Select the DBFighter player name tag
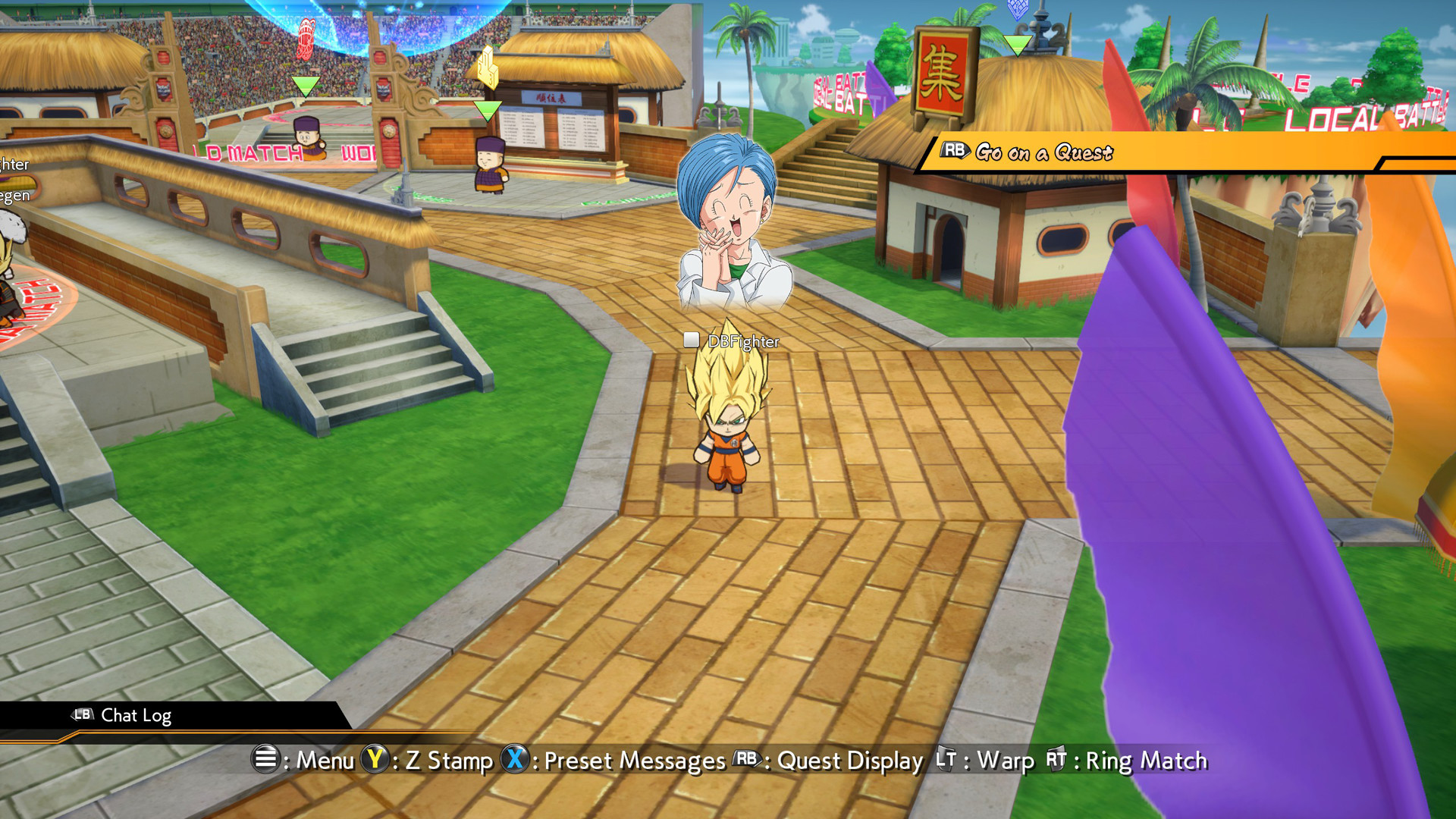The height and width of the screenshot is (819, 1456). pyautogui.click(x=742, y=341)
